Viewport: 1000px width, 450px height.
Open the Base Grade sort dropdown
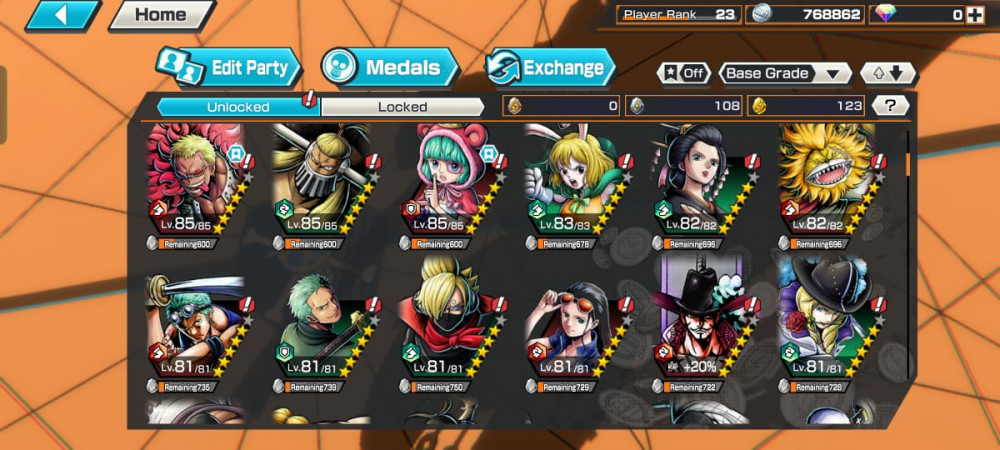(x=784, y=73)
